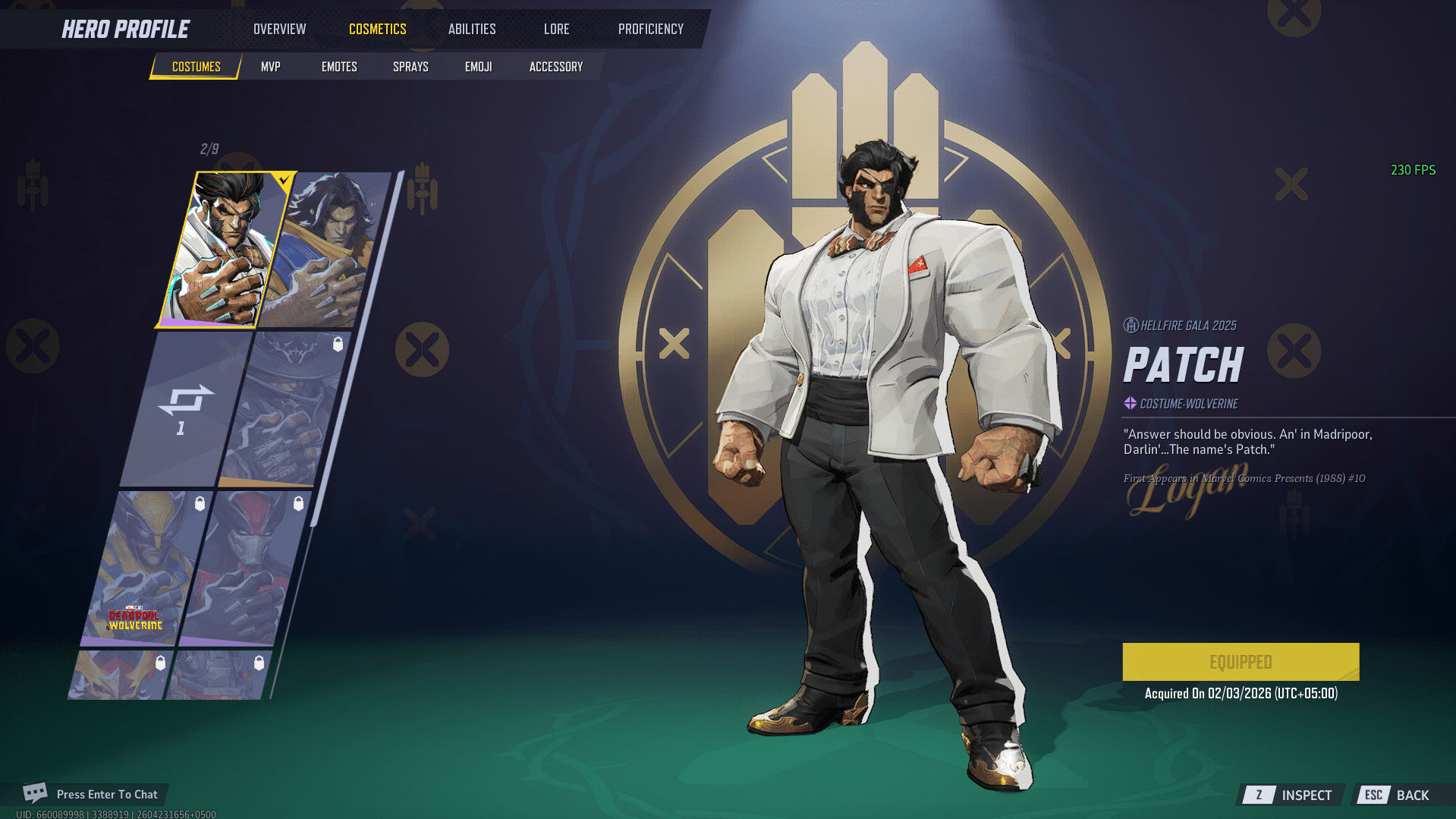This screenshot has width=1456, height=819.
Task: Click the Z key icon next to Inspect
Action: pyautogui.click(x=1259, y=795)
